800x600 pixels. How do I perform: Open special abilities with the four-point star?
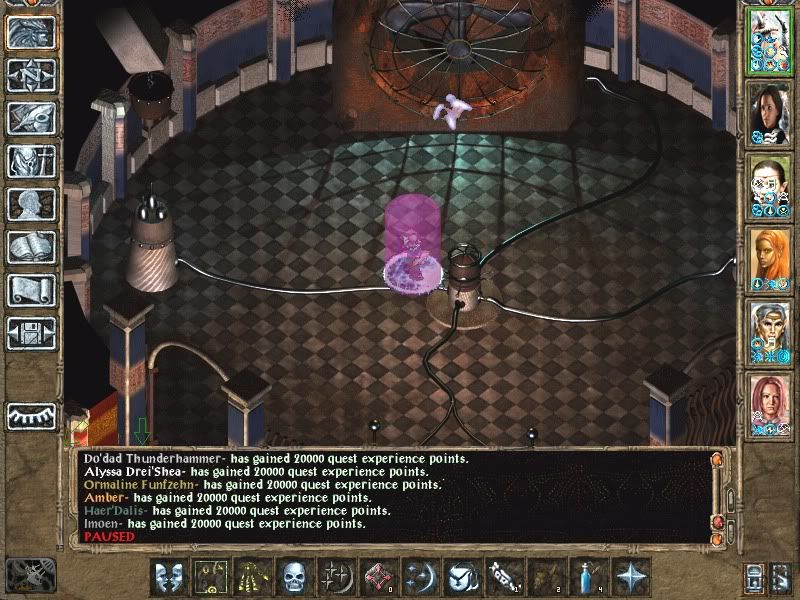click(x=632, y=577)
